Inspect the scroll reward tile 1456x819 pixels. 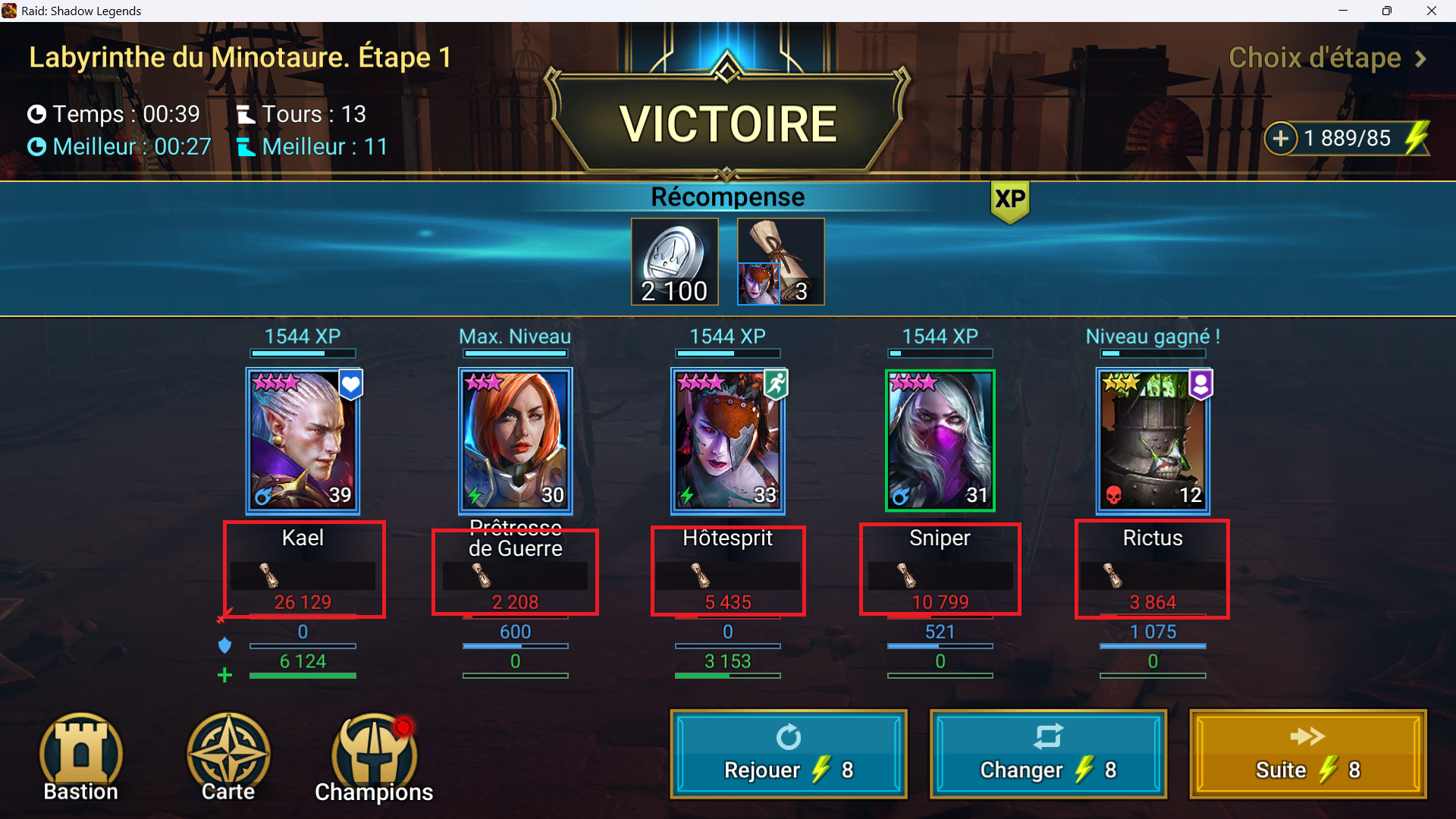[780, 262]
